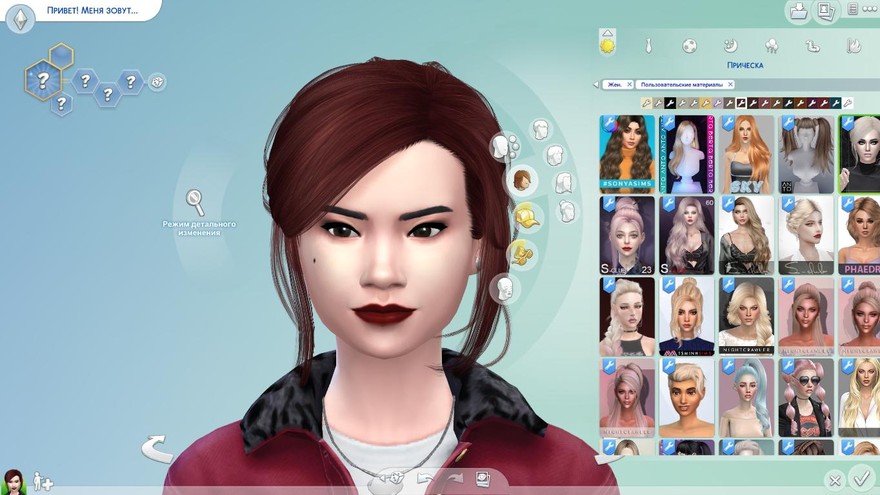Choose the brown hair category icon
Screen dimensions: 880x495
coord(523,181)
